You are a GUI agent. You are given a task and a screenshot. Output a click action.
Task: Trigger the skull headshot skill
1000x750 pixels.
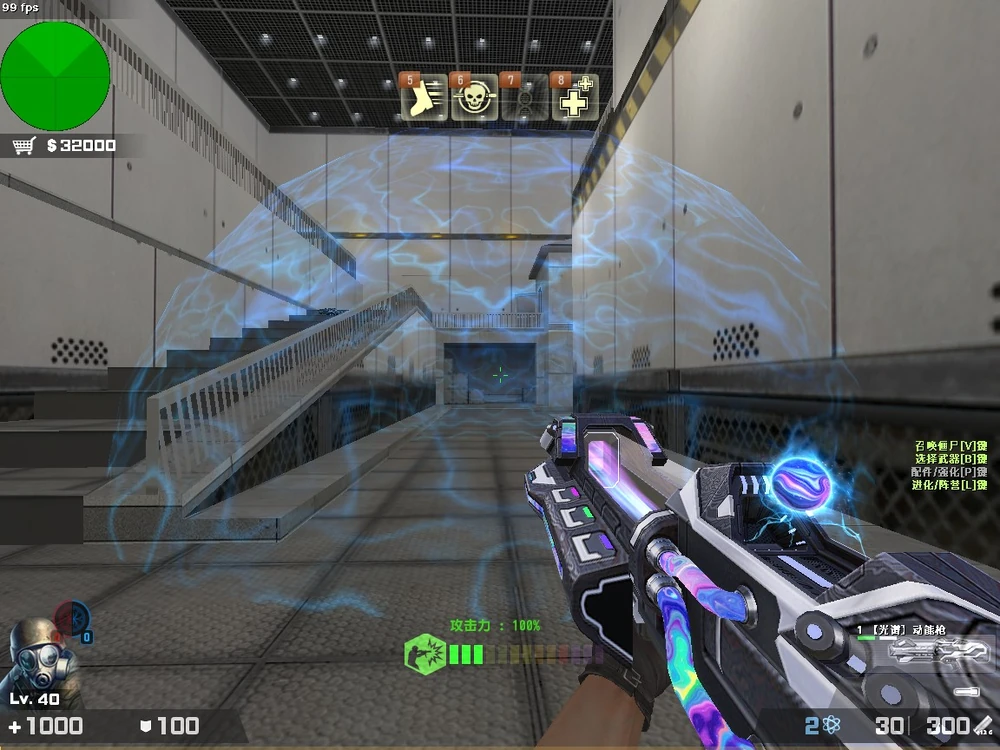[x=474, y=98]
